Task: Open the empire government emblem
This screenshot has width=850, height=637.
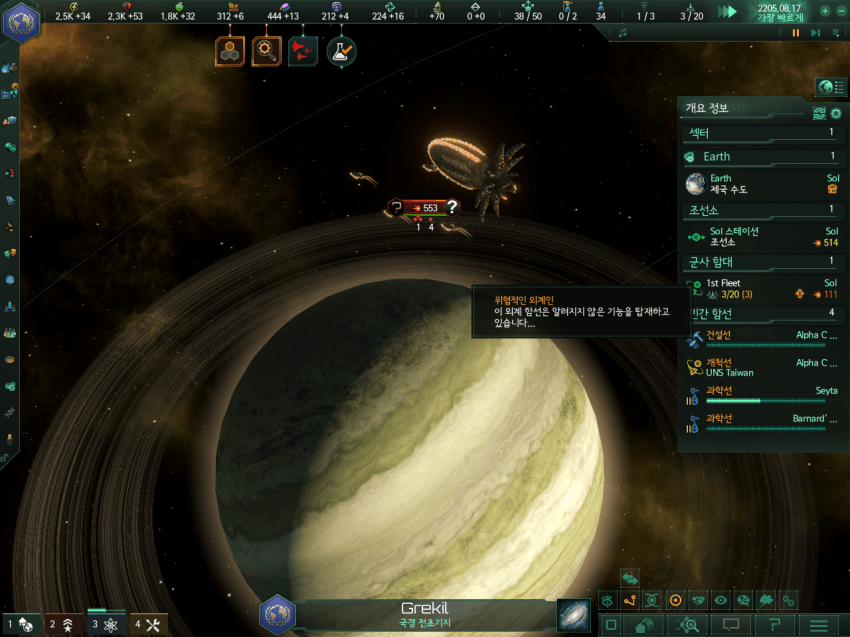Action: 19,21
